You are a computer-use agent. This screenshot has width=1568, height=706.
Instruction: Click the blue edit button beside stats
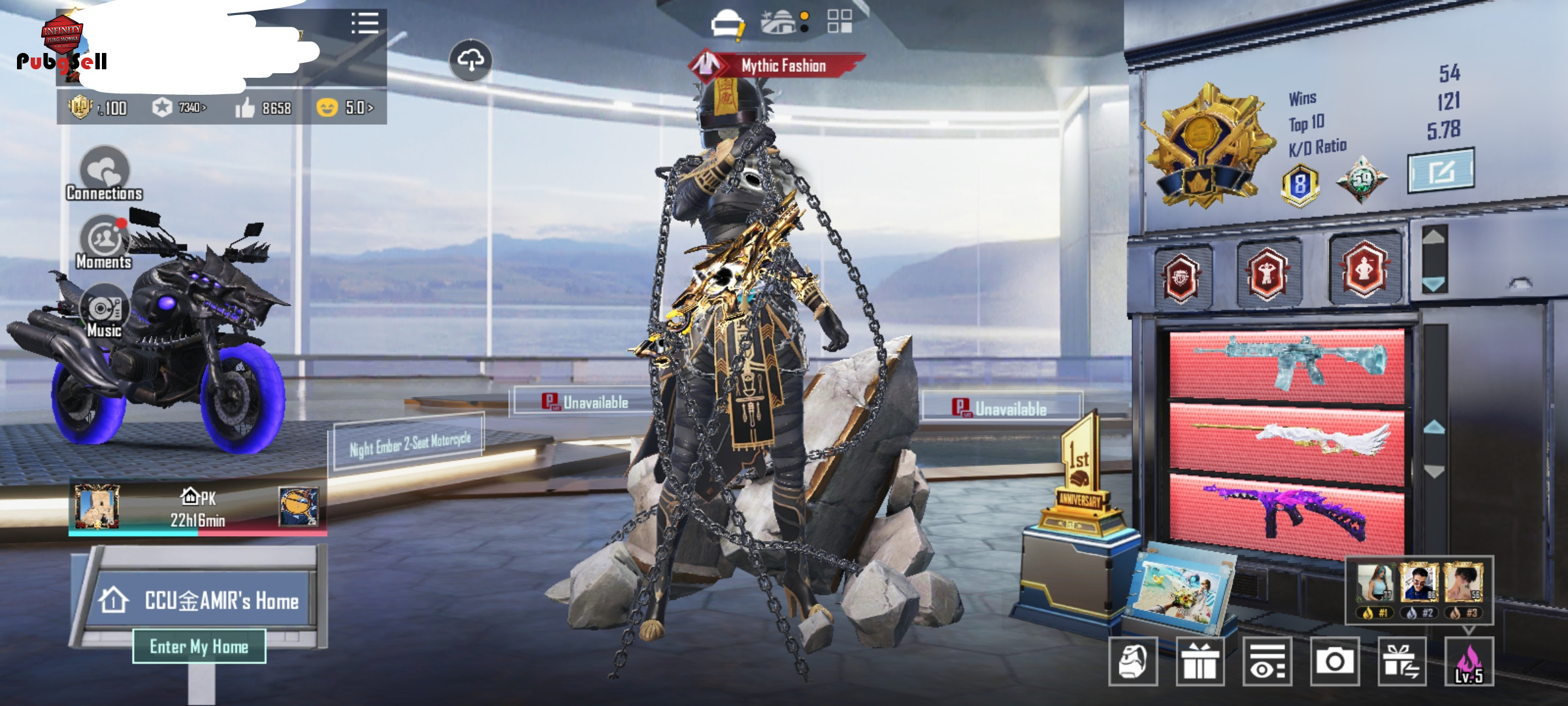pyautogui.click(x=1441, y=171)
